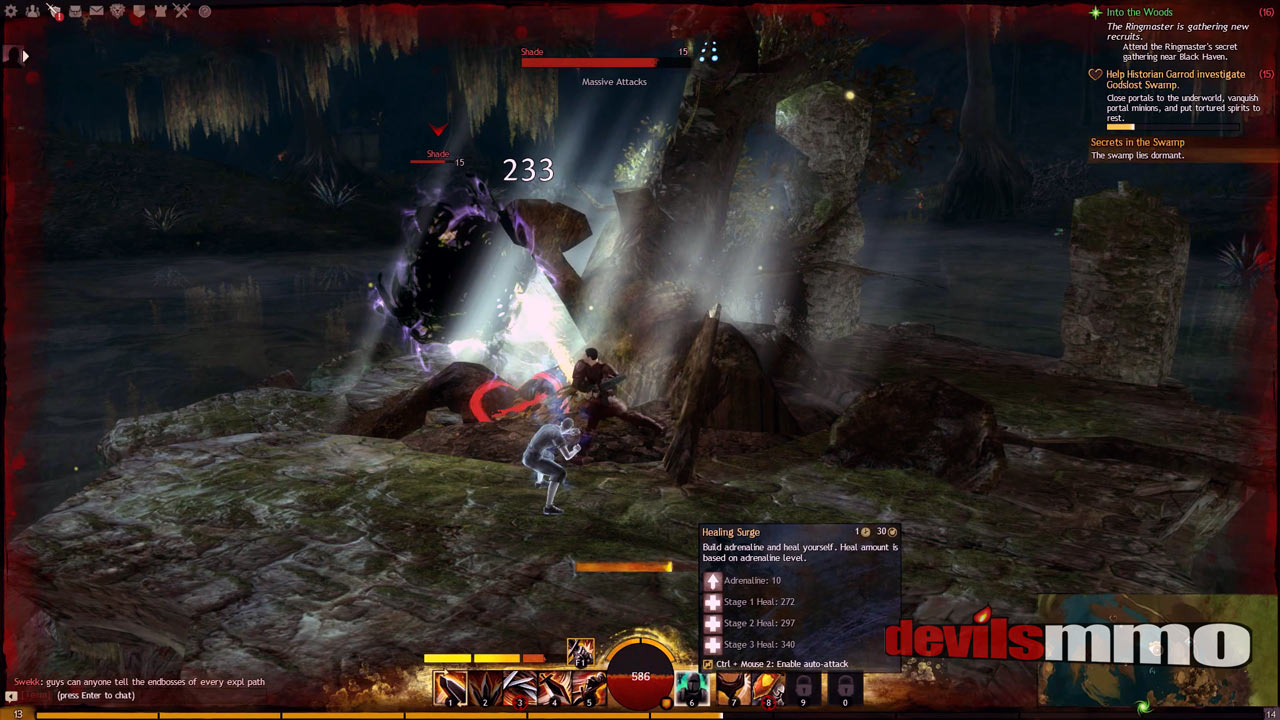The image size is (1280, 720).
Task: Open the PvP crossed swords panel
Action: 182,11
